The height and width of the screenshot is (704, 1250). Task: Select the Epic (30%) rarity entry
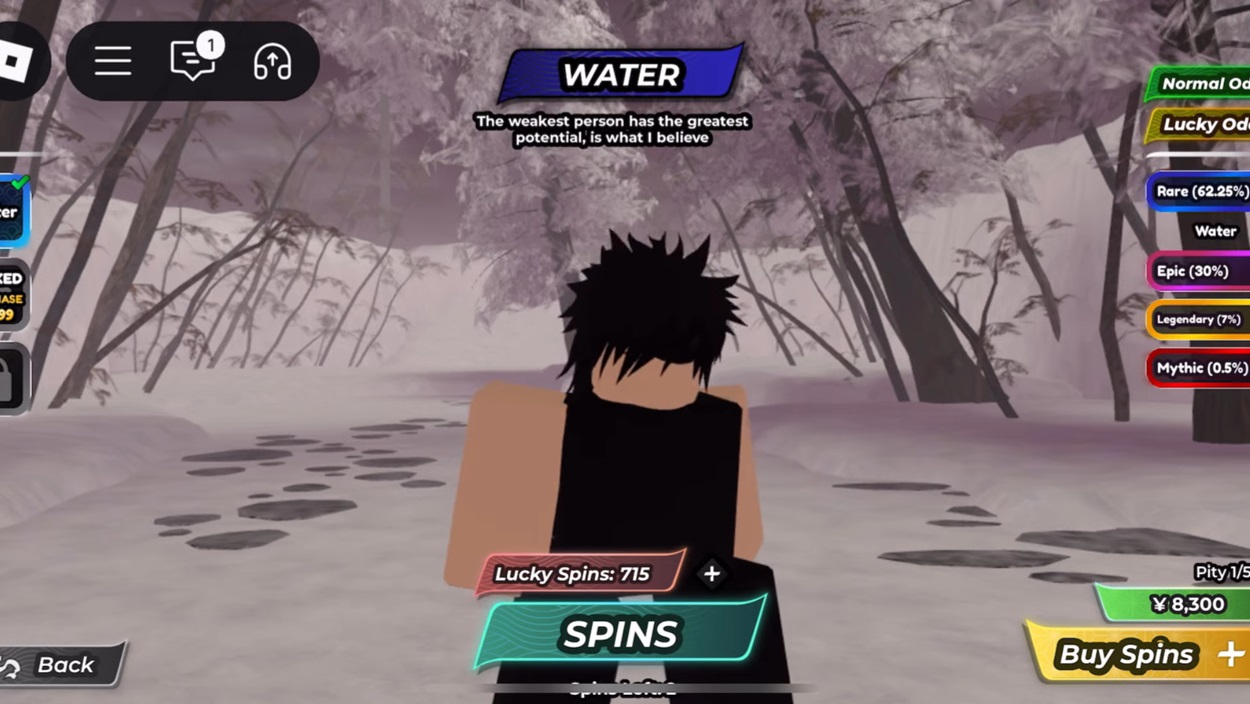pyautogui.click(x=1197, y=271)
